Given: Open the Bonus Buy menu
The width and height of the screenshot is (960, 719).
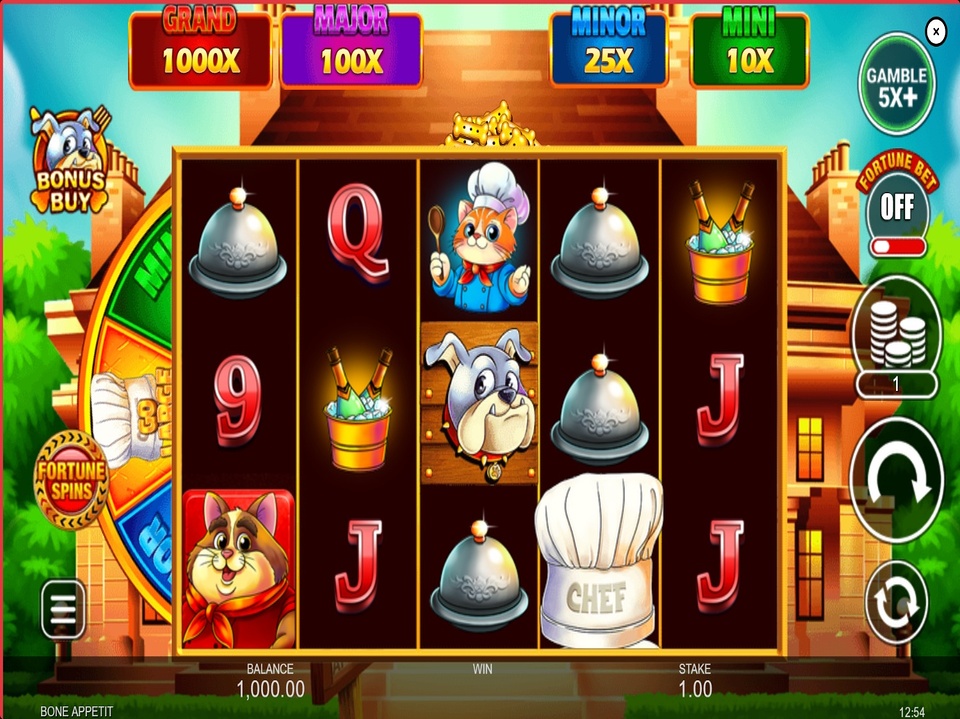Looking at the screenshot, I should (x=72, y=160).
